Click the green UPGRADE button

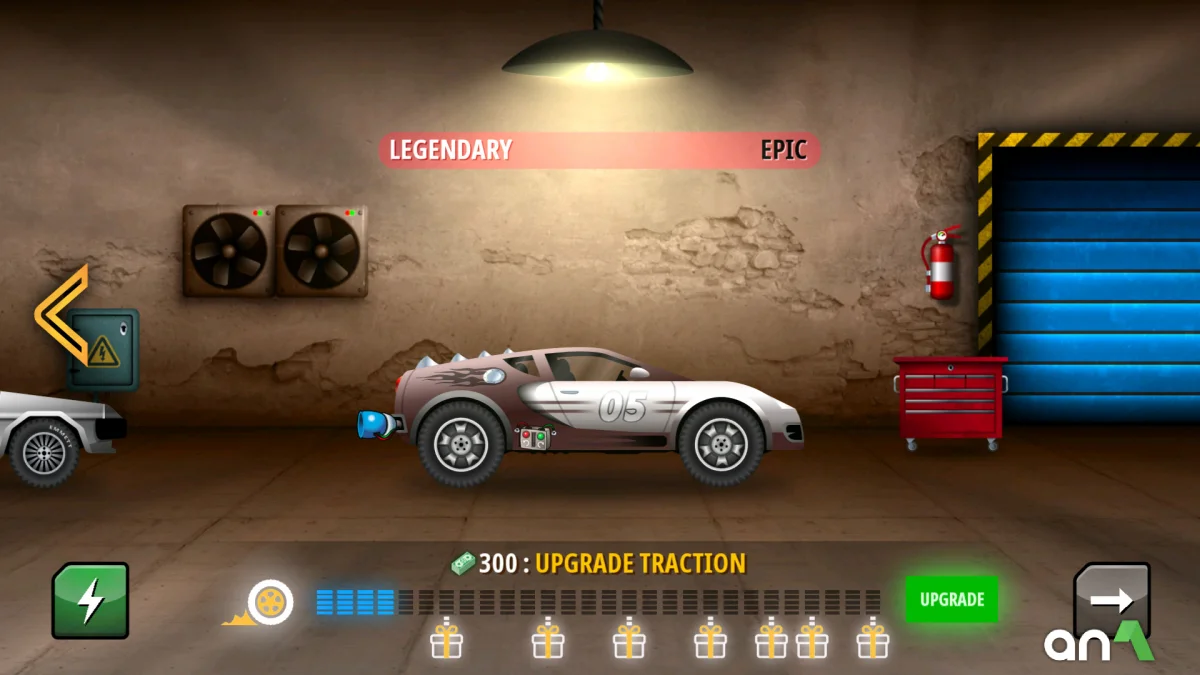(951, 600)
